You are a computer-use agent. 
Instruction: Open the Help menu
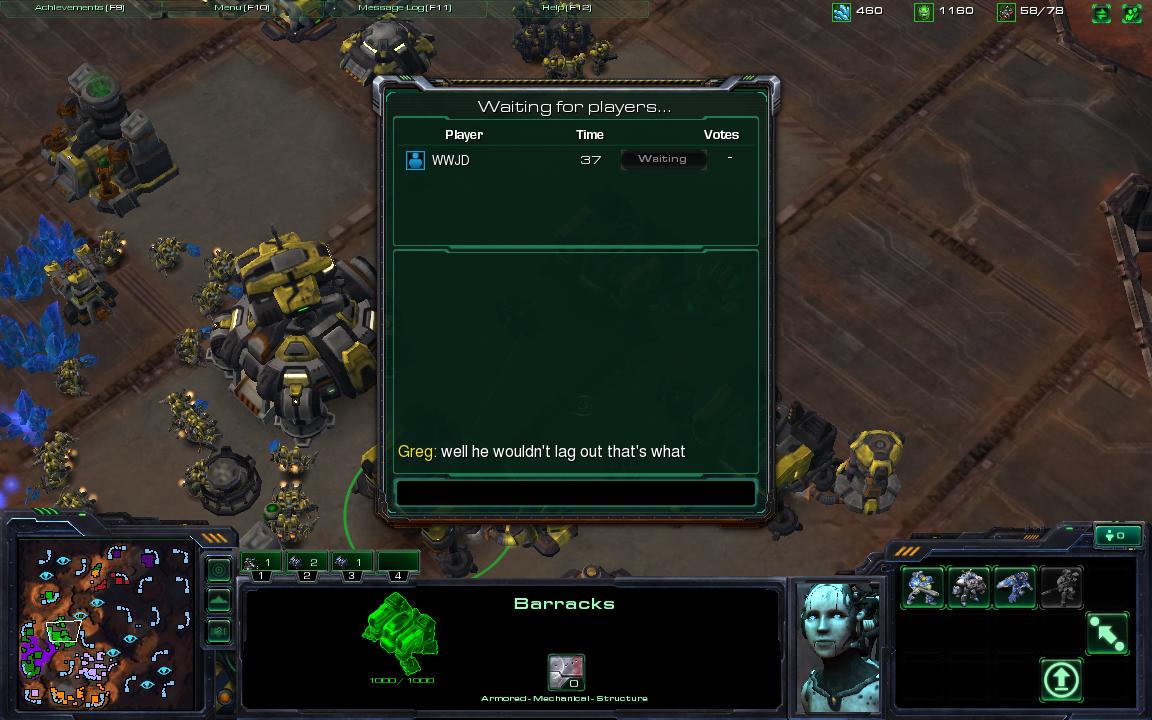pyautogui.click(x=566, y=8)
